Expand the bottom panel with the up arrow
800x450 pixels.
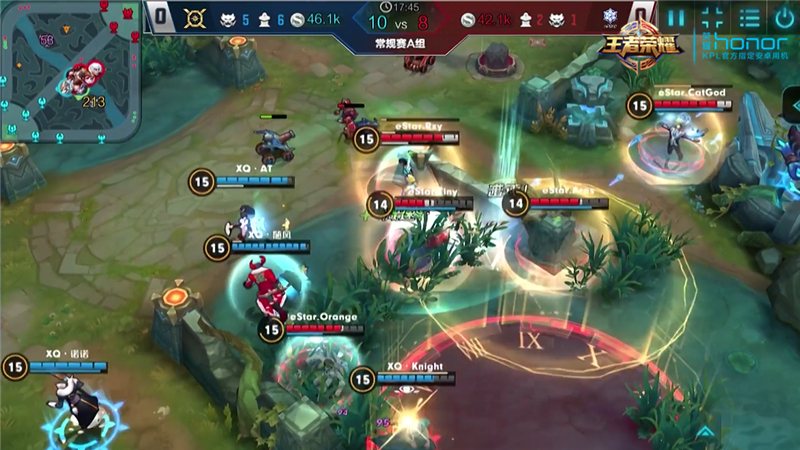pyautogui.click(x=707, y=432)
